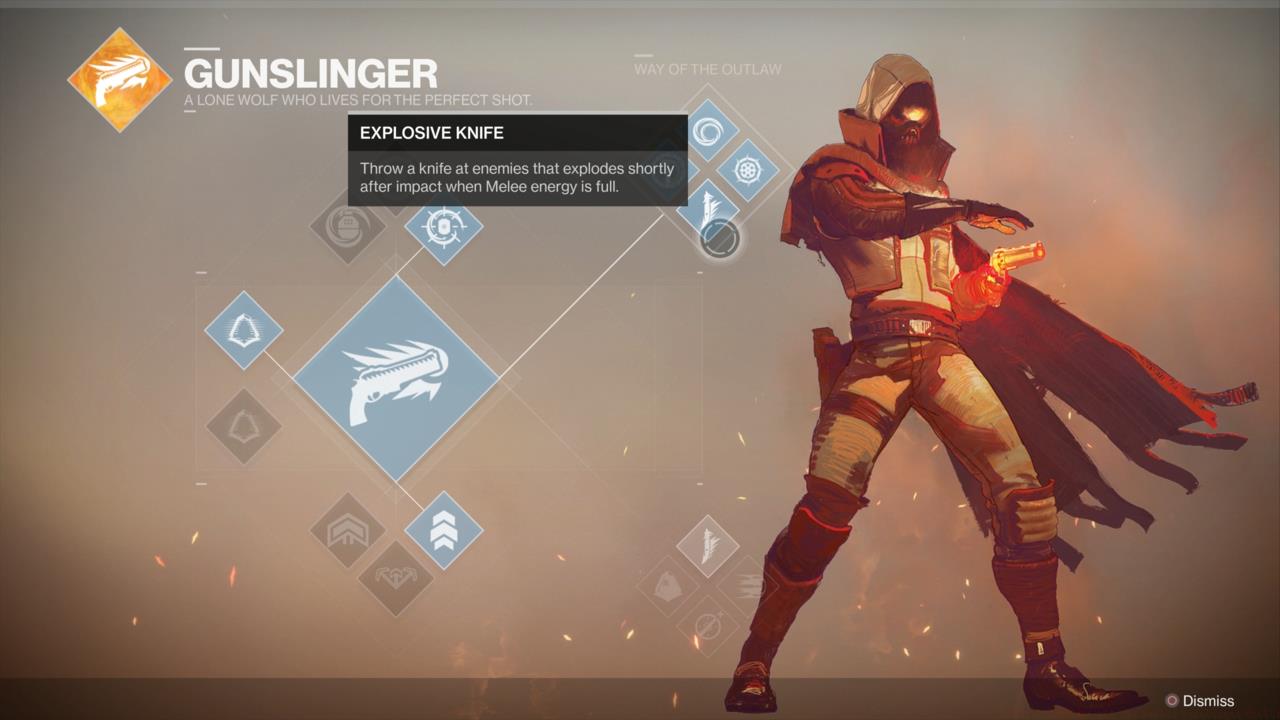This screenshot has height=720, width=1280.
Task: Pick the highlighted dodge class ability node
Action: pos(243,330)
